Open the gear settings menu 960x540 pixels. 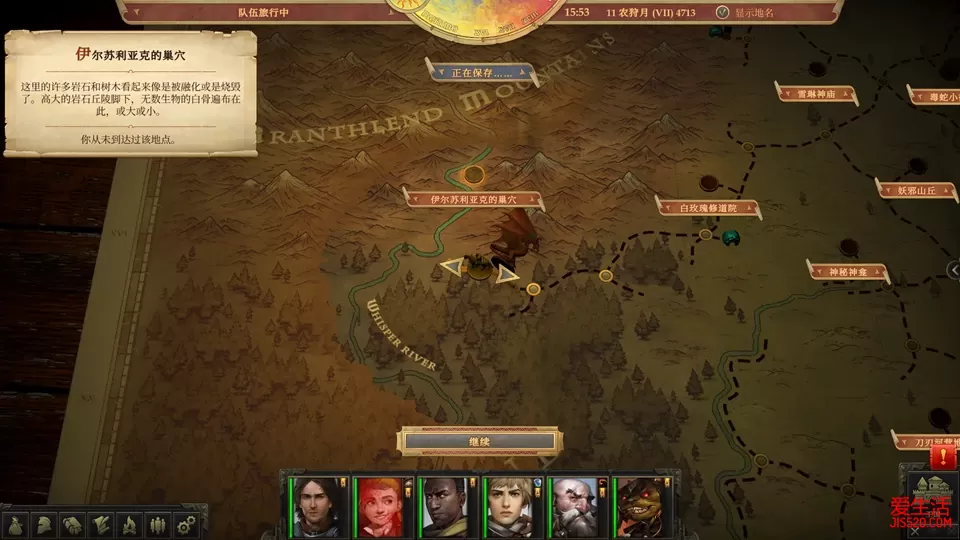tap(184, 524)
